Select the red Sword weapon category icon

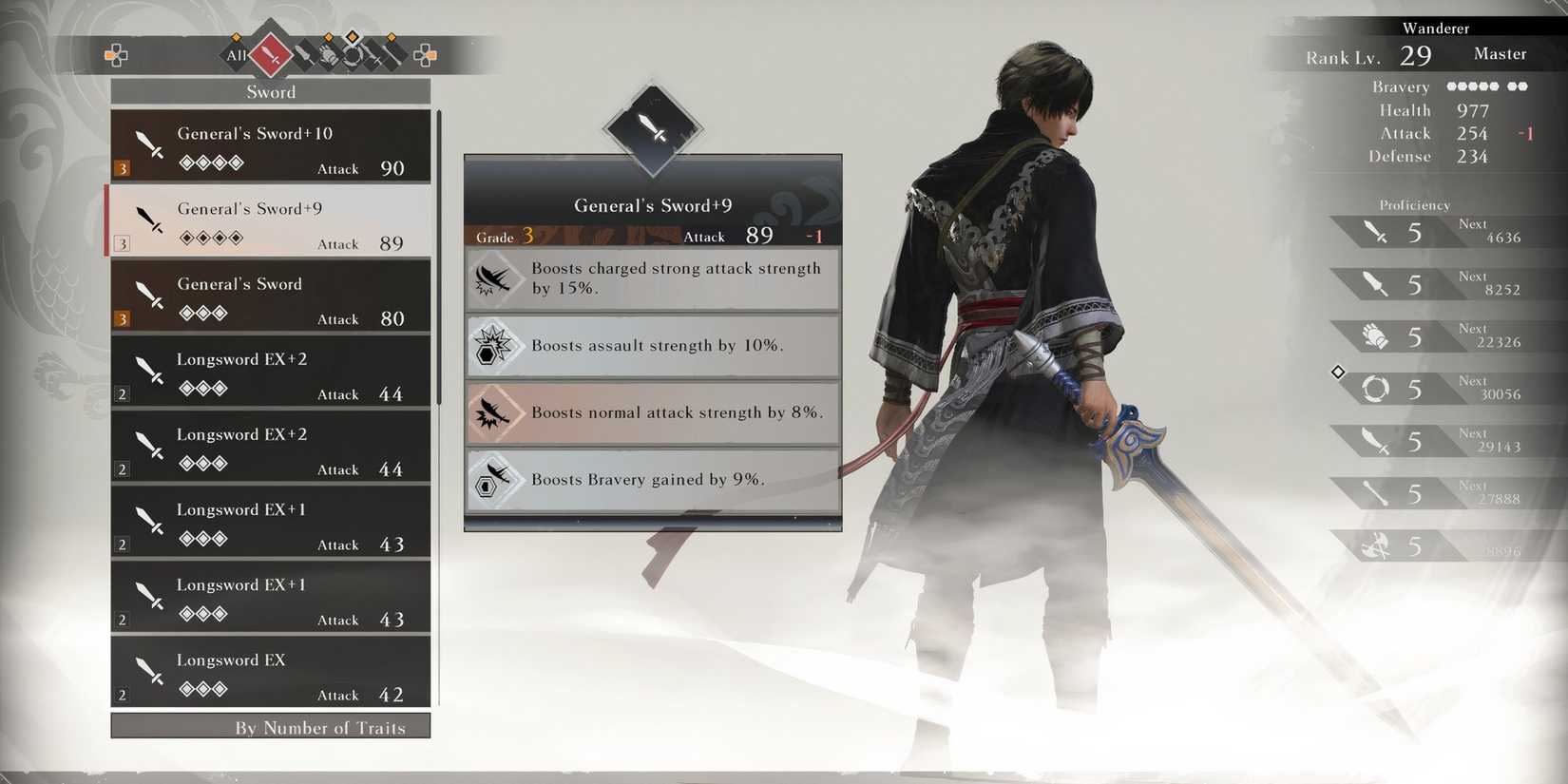click(269, 54)
